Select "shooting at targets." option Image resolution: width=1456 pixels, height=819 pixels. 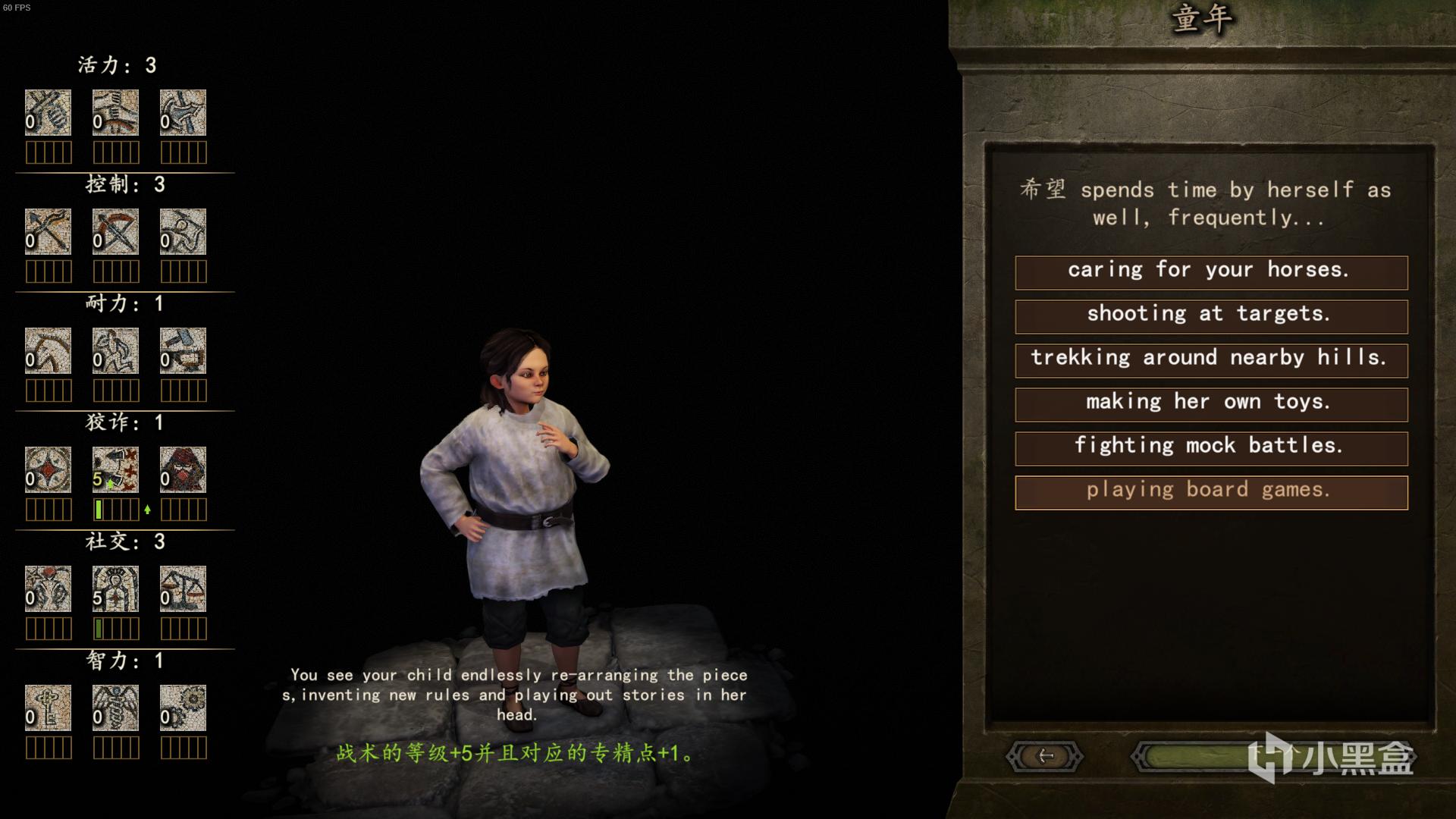[x=1211, y=316]
